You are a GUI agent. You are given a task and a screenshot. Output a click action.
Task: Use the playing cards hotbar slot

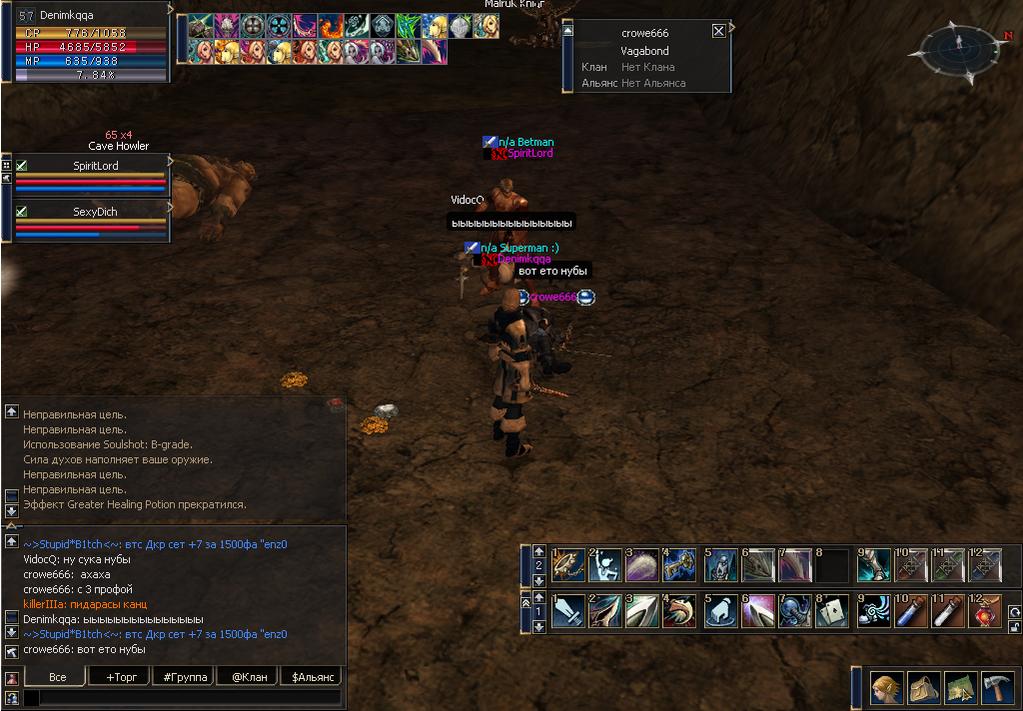pos(832,611)
